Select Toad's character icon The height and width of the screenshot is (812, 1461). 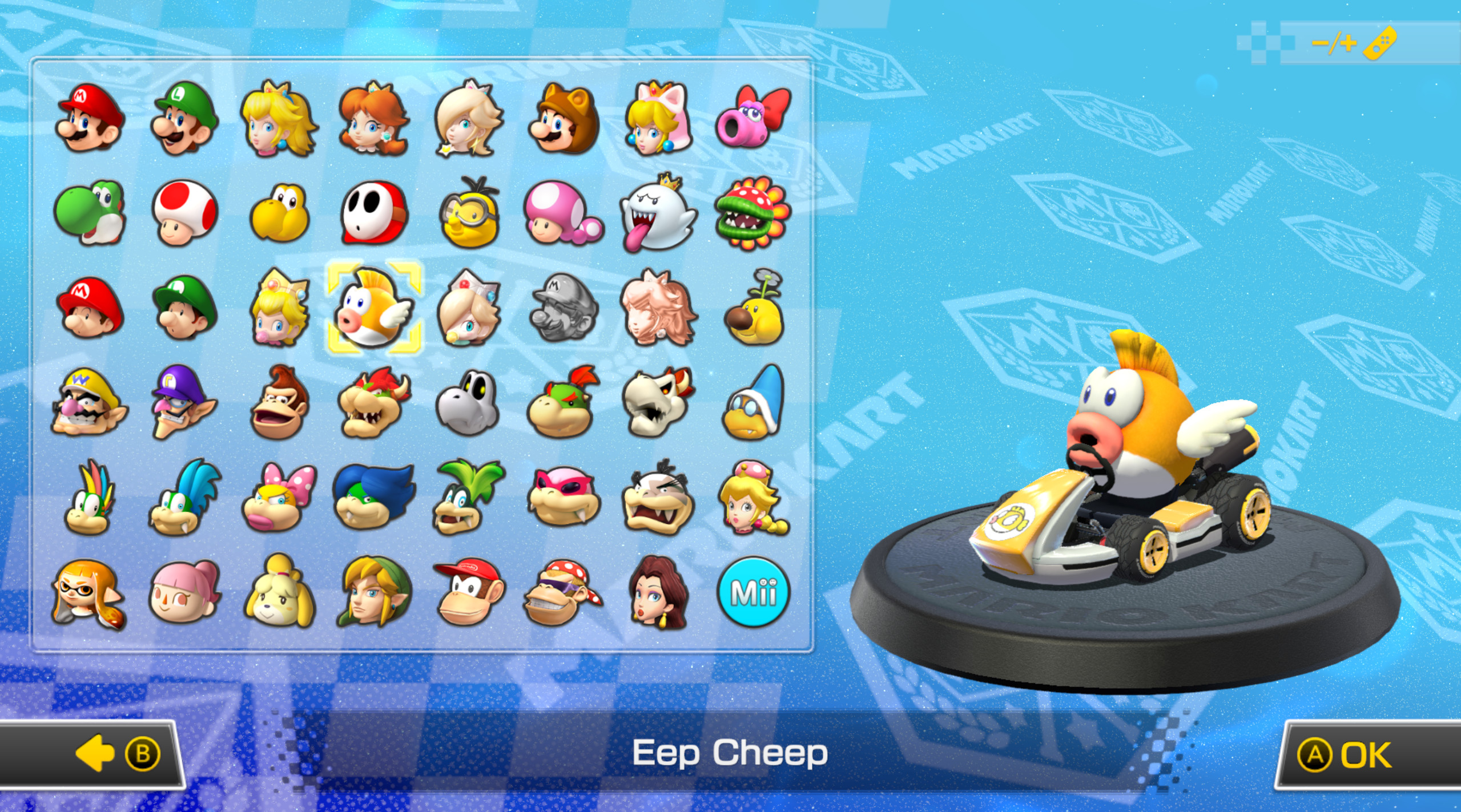point(184,213)
